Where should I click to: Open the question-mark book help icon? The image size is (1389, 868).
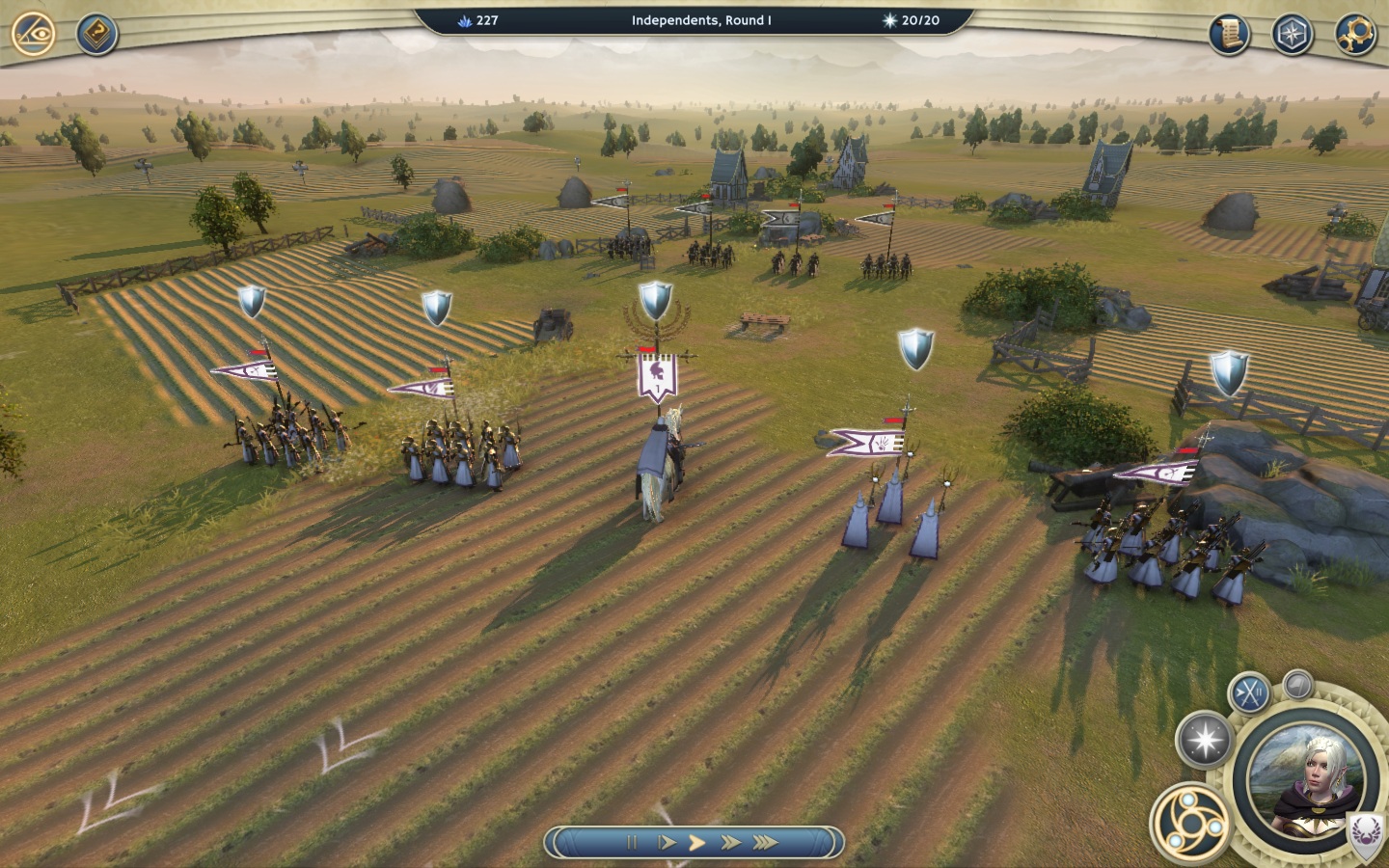[96, 35]
